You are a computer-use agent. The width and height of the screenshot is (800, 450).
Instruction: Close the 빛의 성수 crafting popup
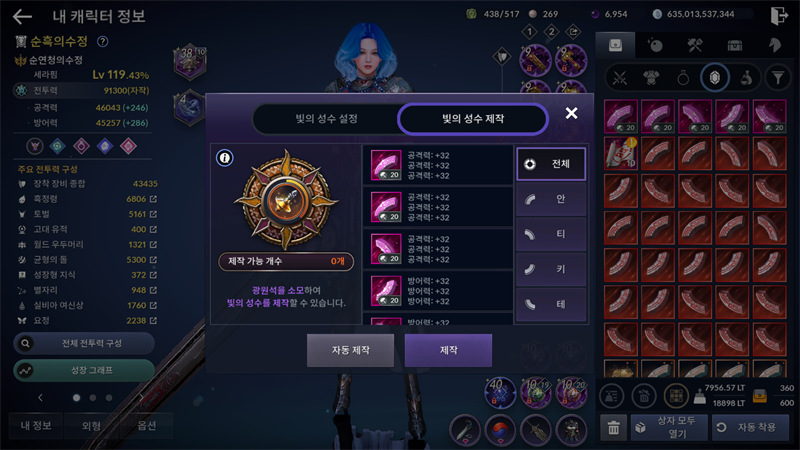571,113
